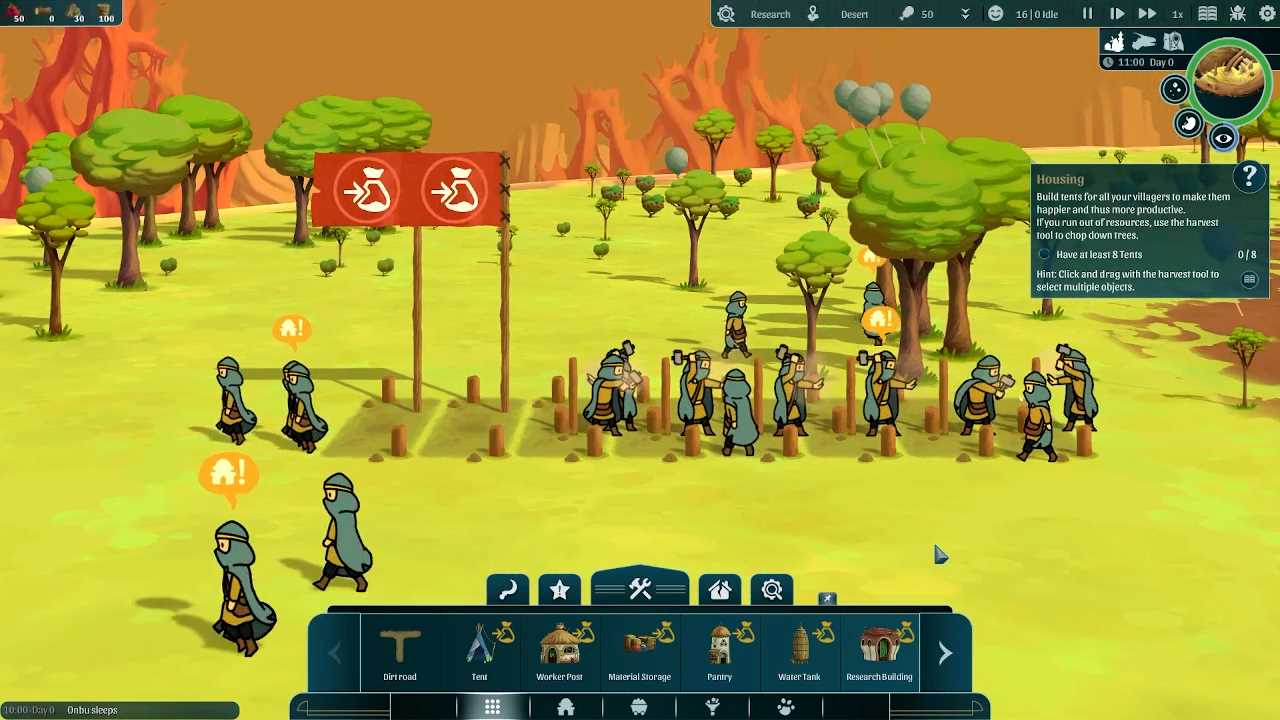Pause the game
This screenshot has width=1280, height=720.
click(1087, 14)
